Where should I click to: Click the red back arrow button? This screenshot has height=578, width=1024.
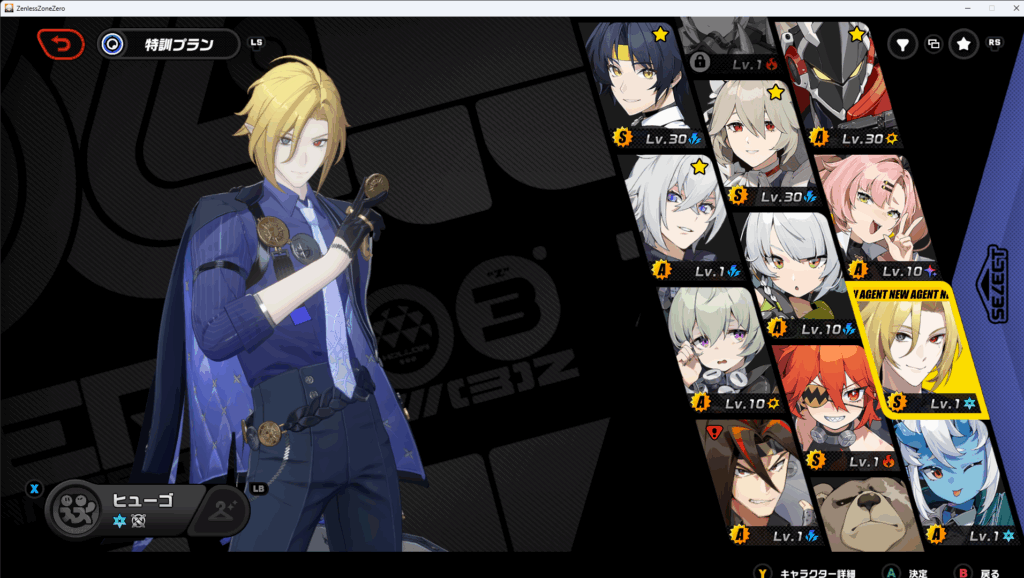(61, 44)
